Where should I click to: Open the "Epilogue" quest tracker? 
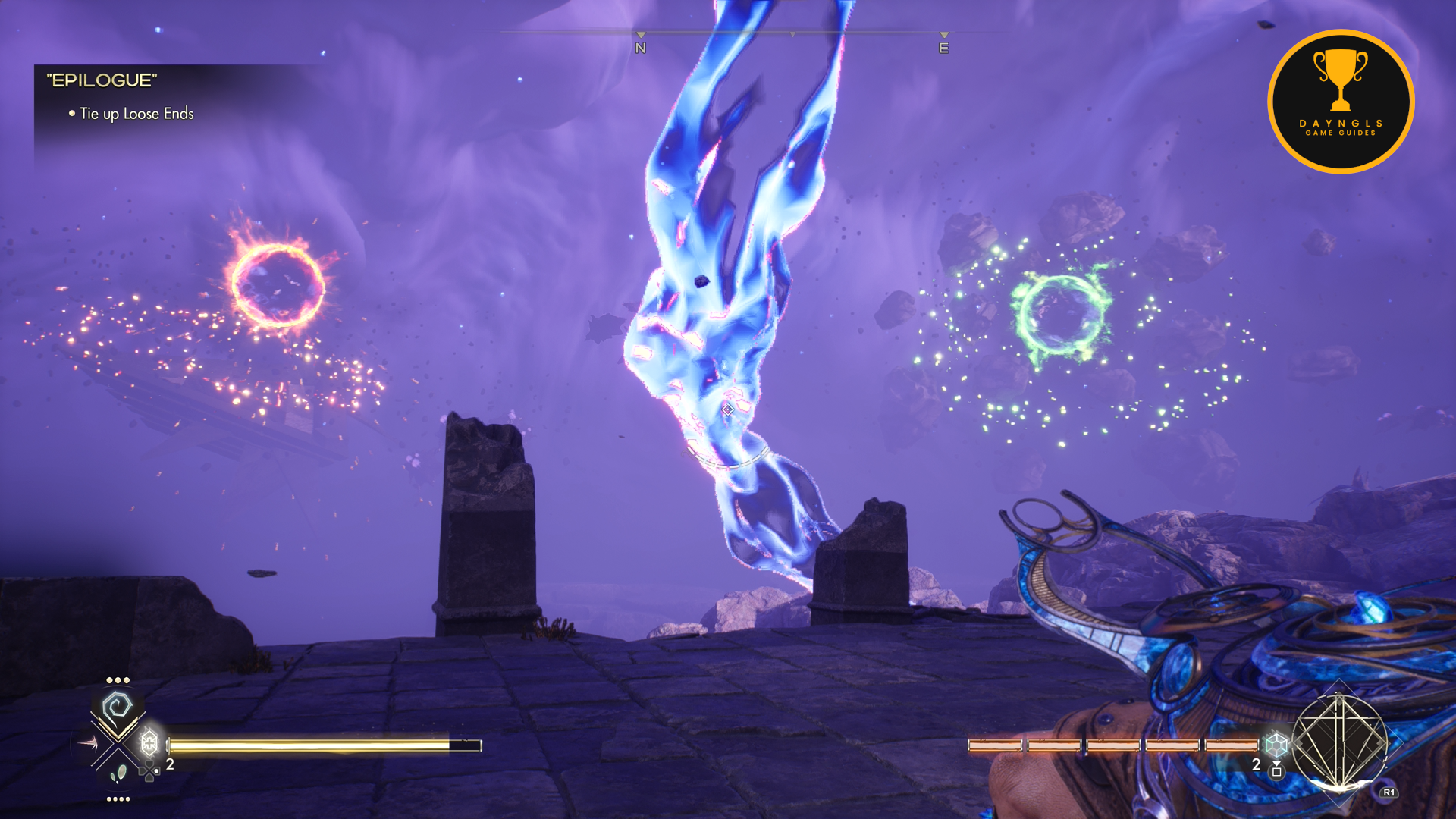[102, 80]
